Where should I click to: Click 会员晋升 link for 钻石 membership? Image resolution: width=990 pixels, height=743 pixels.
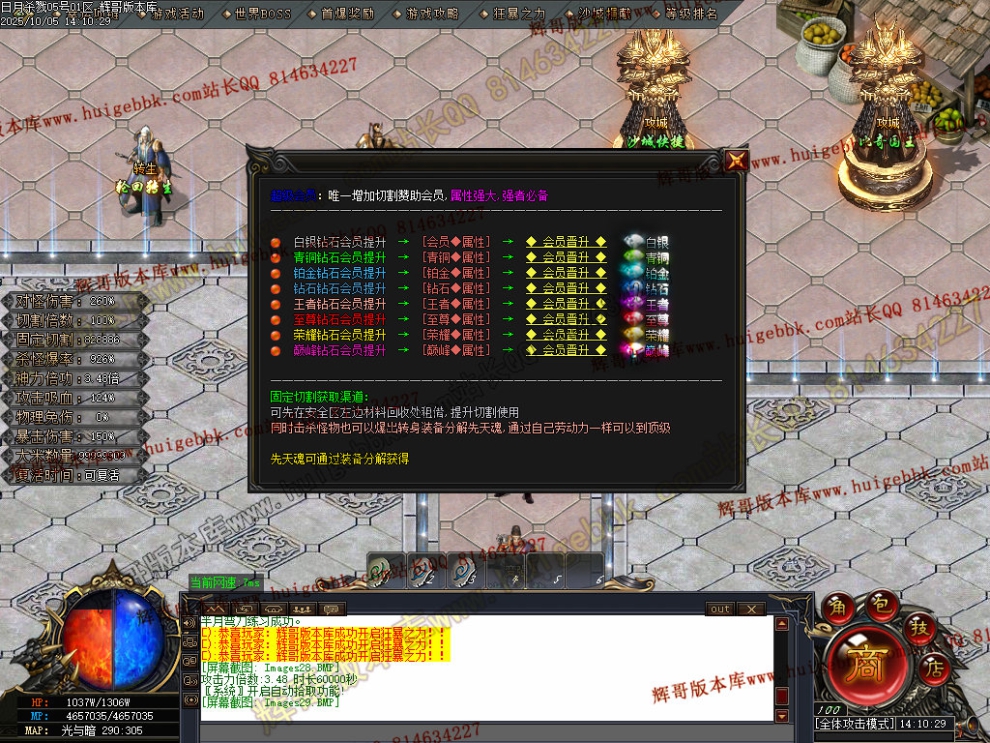pyautogui.click(x=566, y=288)
